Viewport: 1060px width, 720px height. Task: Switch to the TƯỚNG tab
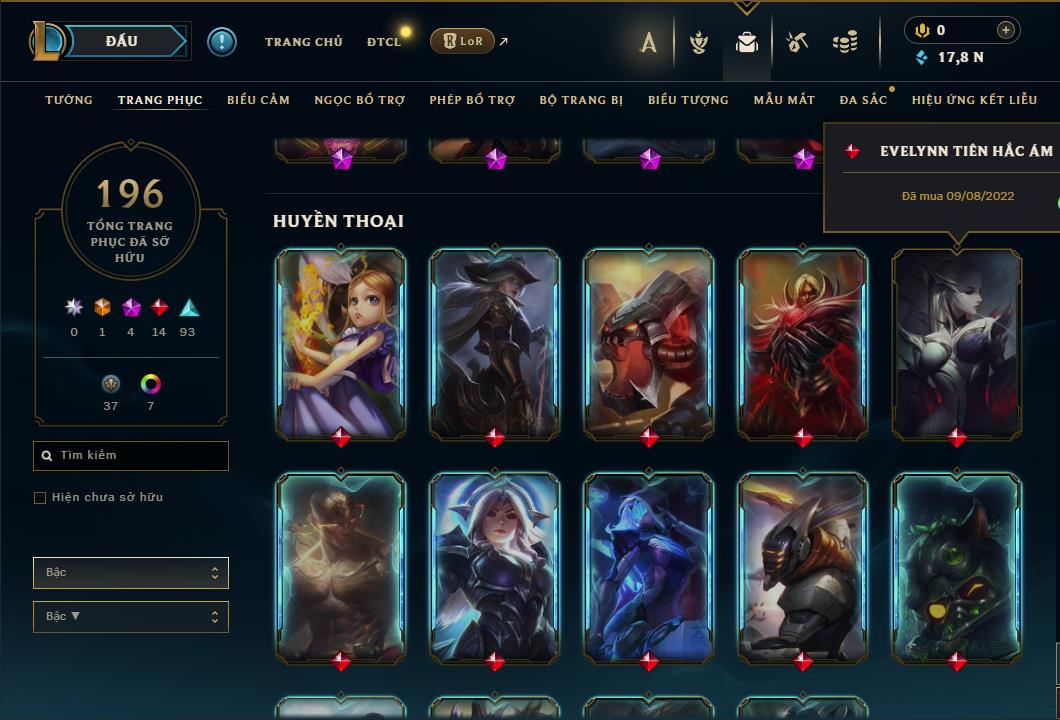pyautogui.click(x=69, y=100)
